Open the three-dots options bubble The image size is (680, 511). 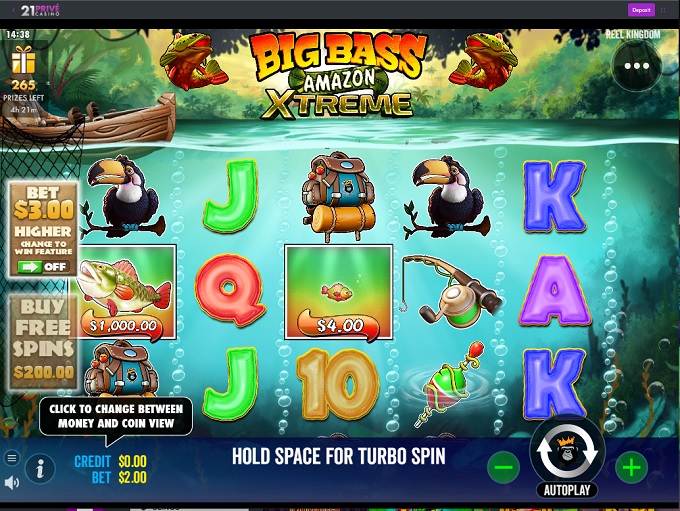click(x=636, y=66)
